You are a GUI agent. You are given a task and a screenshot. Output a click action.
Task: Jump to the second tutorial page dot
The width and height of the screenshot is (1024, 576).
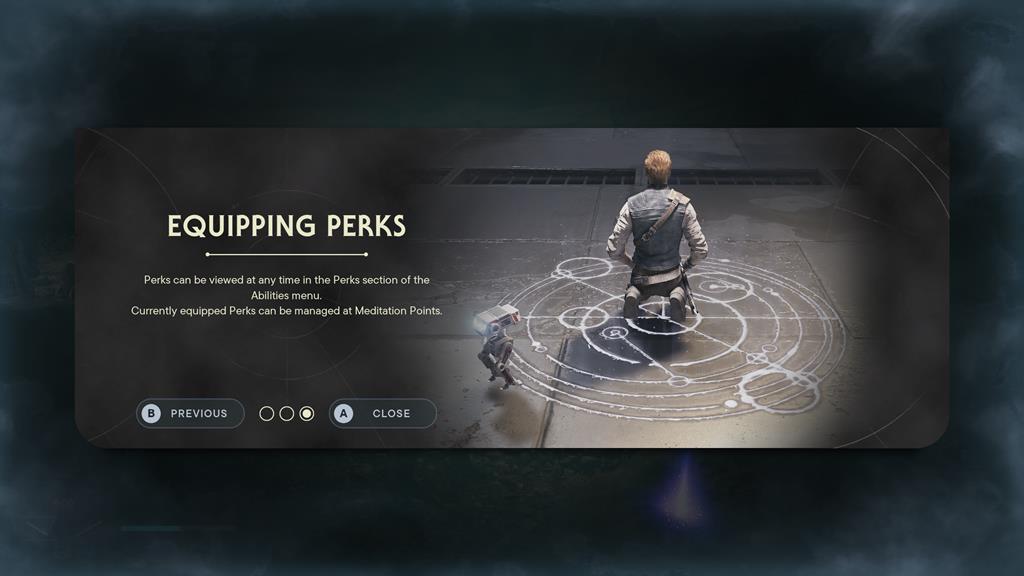pos(287,414)
